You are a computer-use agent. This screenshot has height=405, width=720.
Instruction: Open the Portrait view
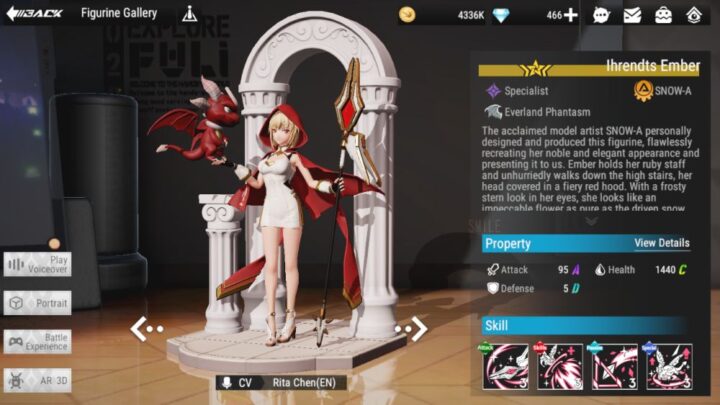(37, 303)
